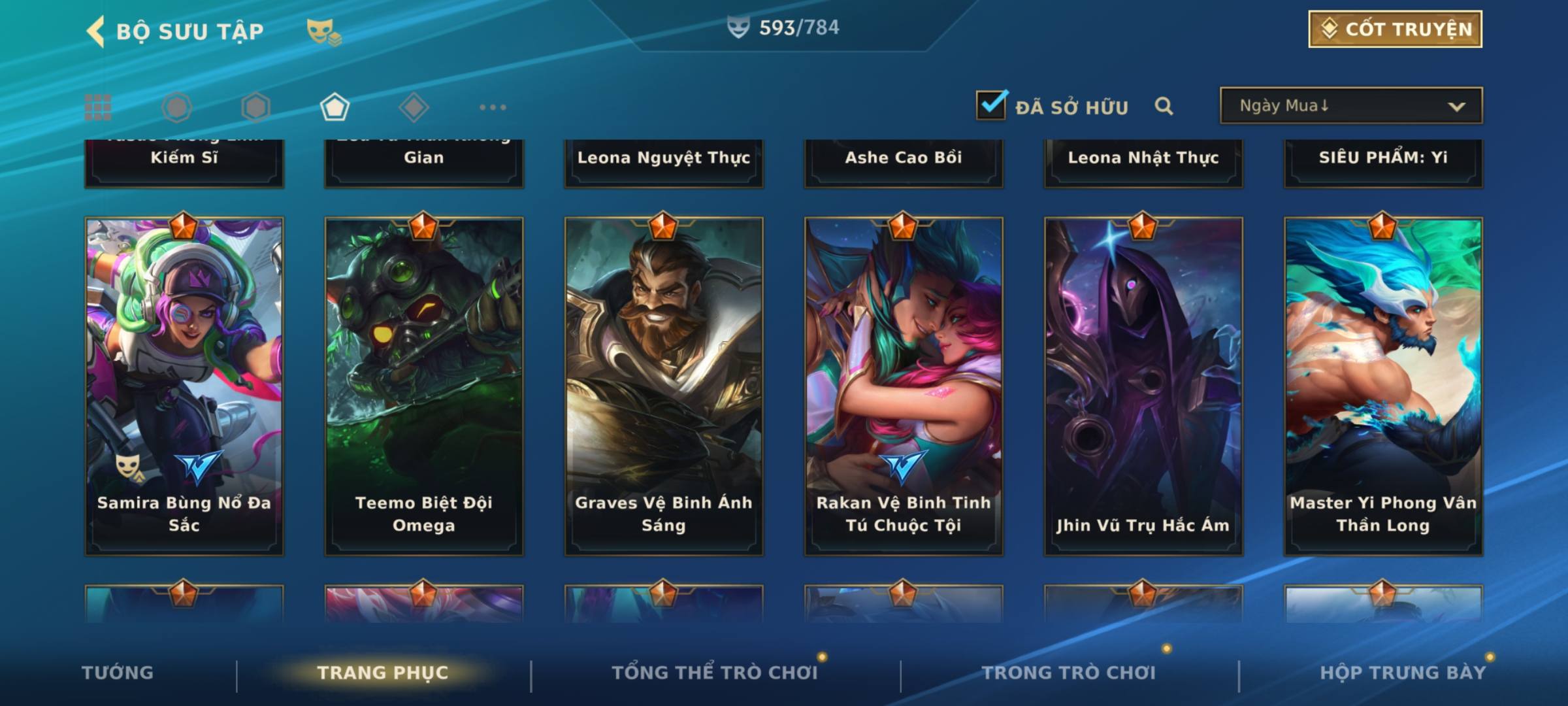Switch to Tổng Thể Trò Chơi tab
The width and height of the screenshot is (1568, 706).
714,673
